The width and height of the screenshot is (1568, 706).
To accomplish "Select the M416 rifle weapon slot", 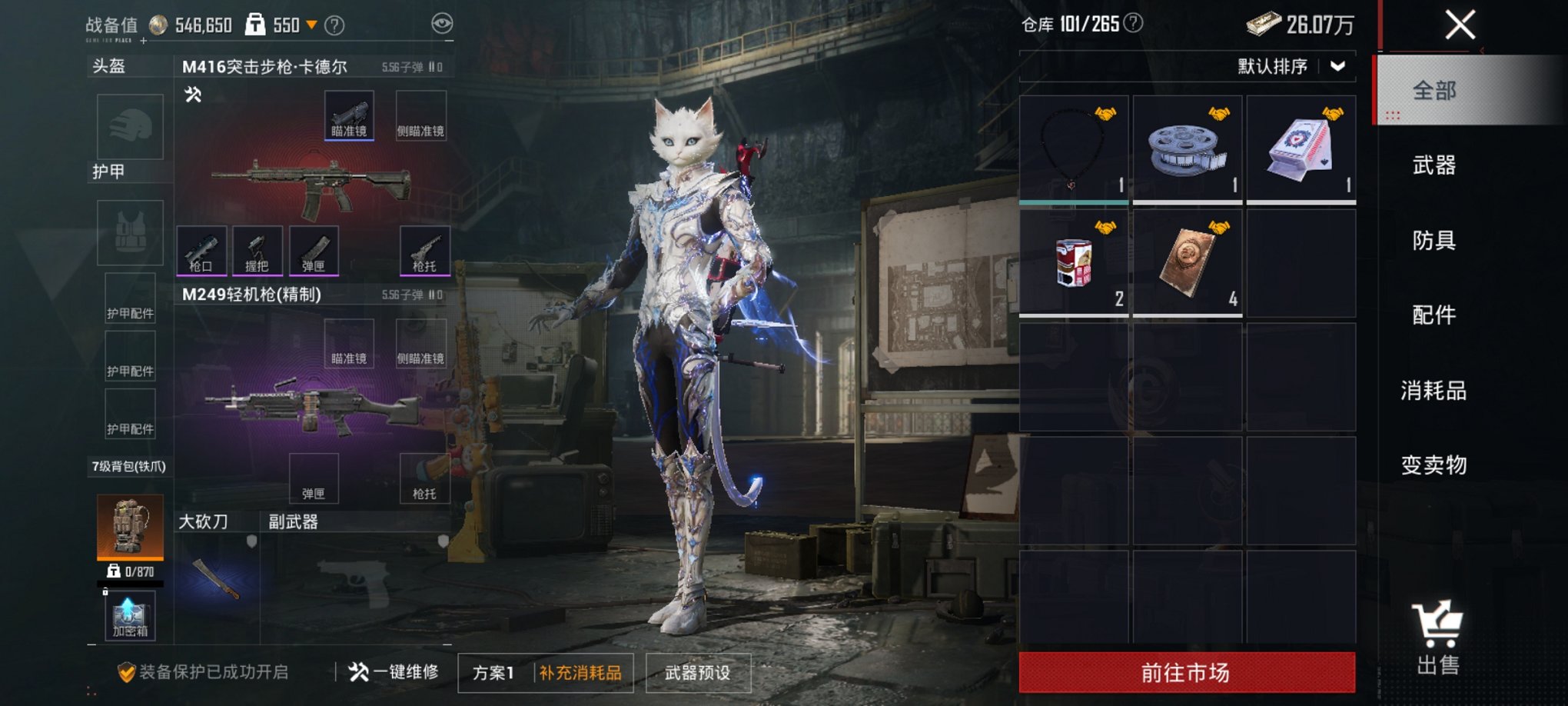I will pos(311,185).
